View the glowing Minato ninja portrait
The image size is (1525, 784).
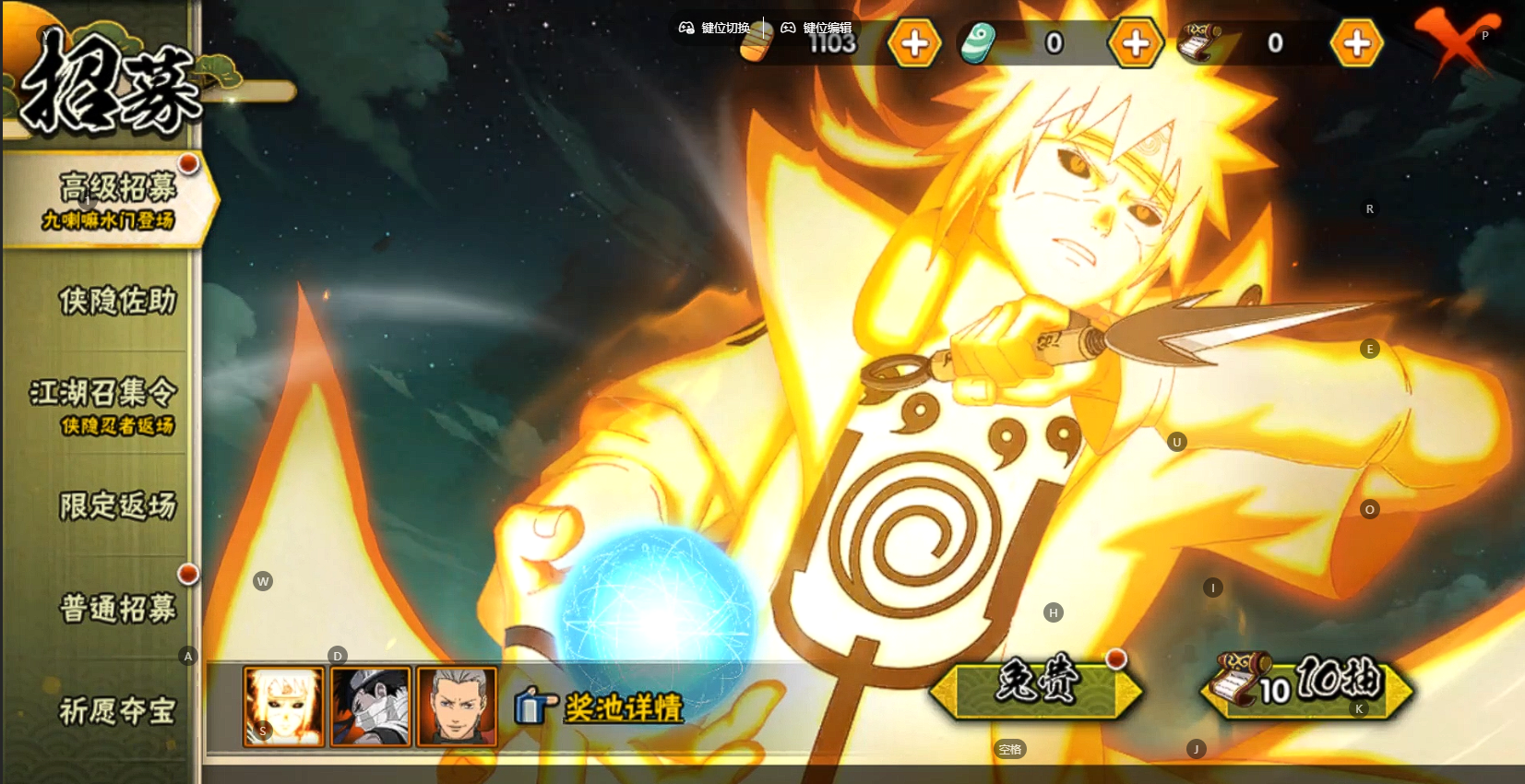coord(283,707)
